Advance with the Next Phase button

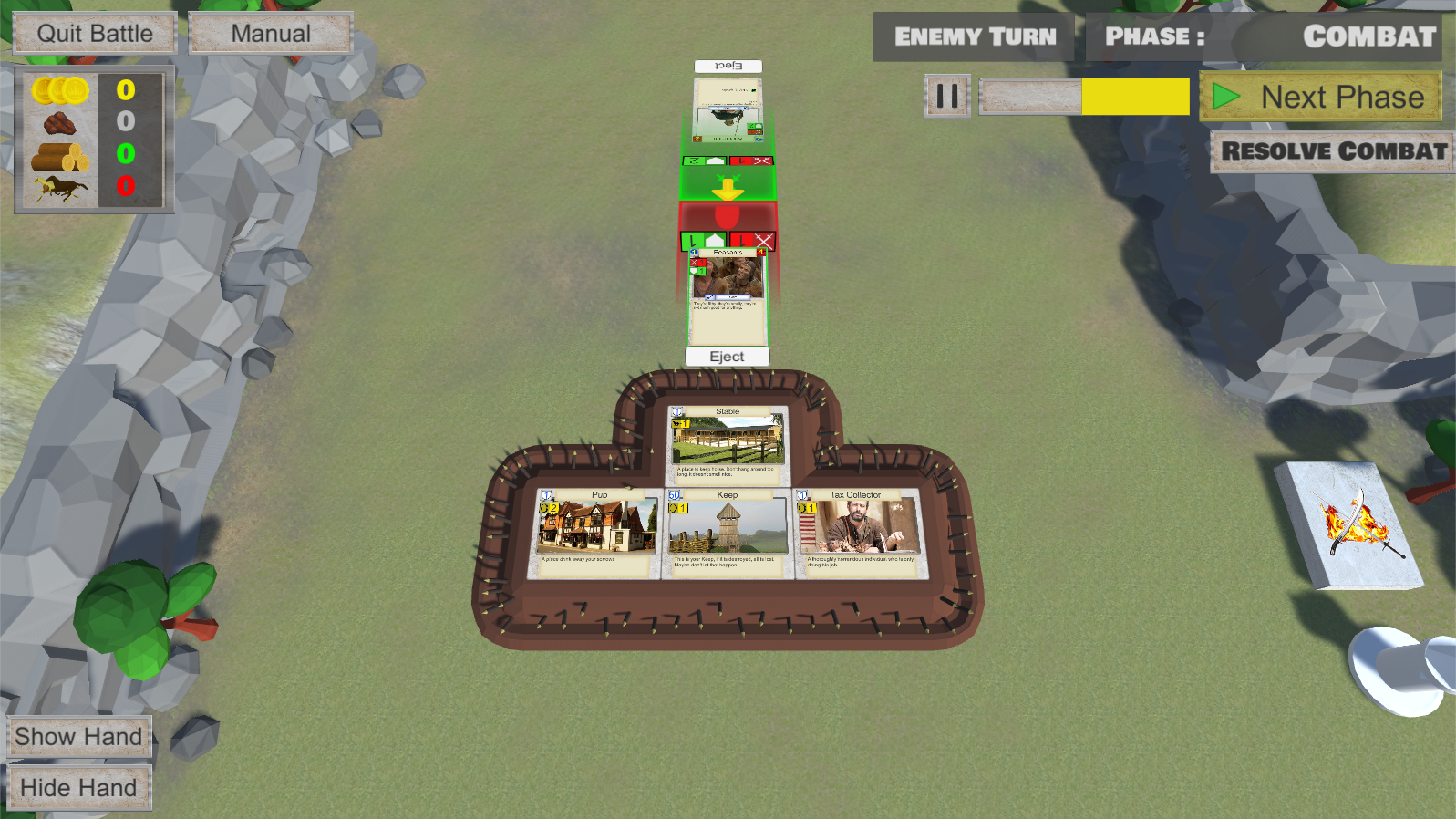(1321, 97)
